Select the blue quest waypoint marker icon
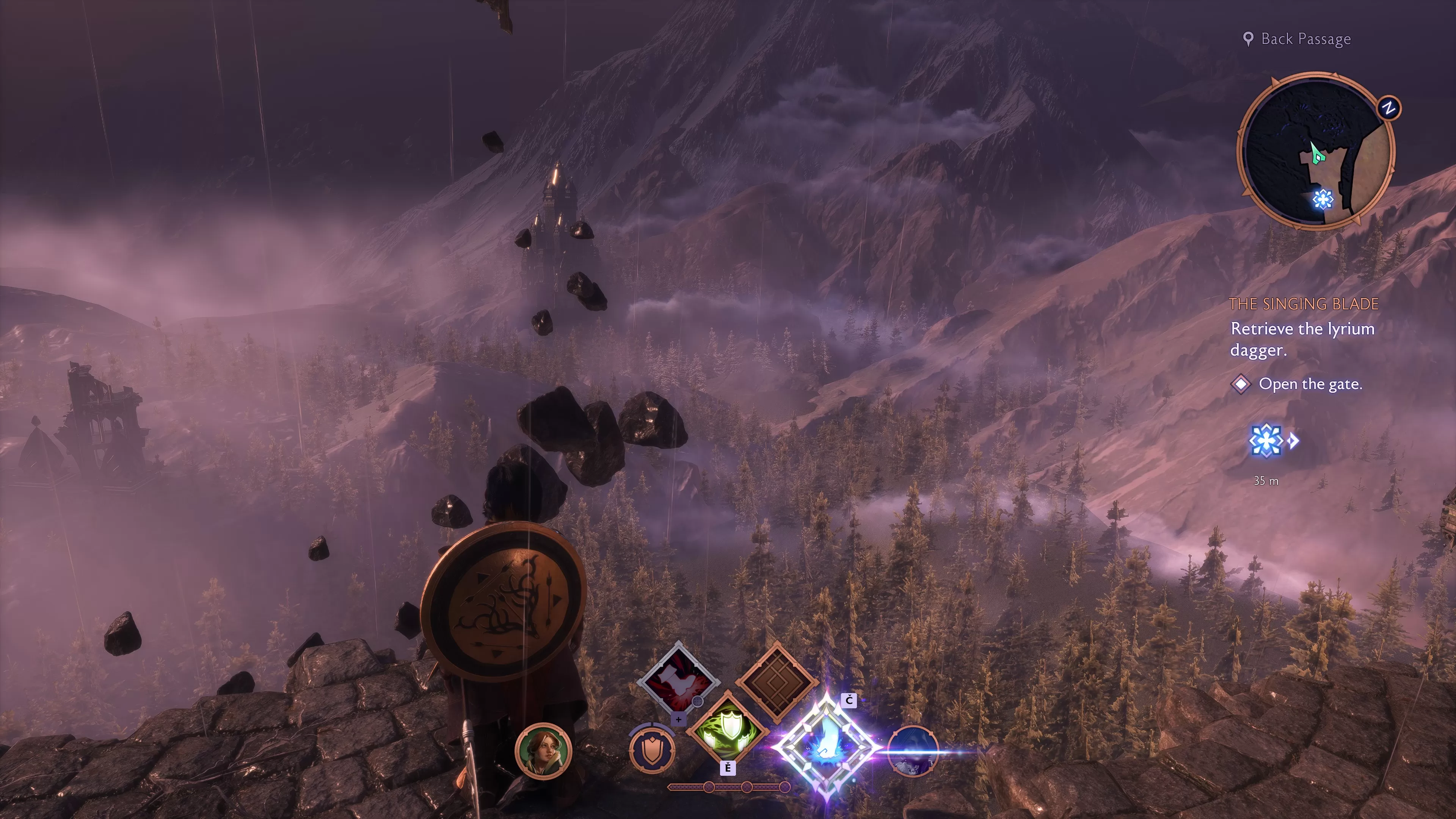 pos(1265,440)
